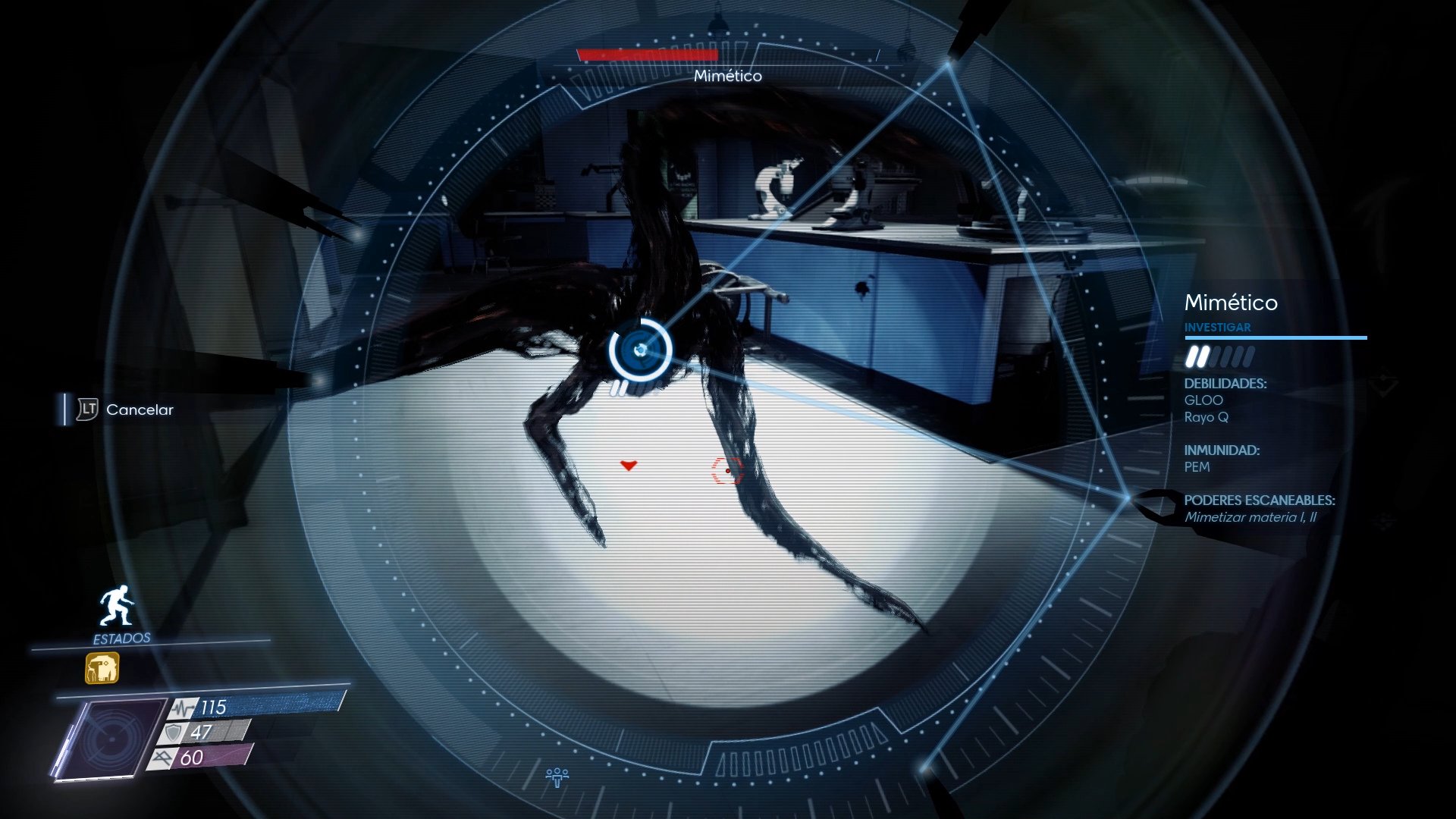The height and width of the screenshot is (819, 1456).
Task: Select the Mimético label above the health bar
Action: pyautogui.click(x=729, y=76)
